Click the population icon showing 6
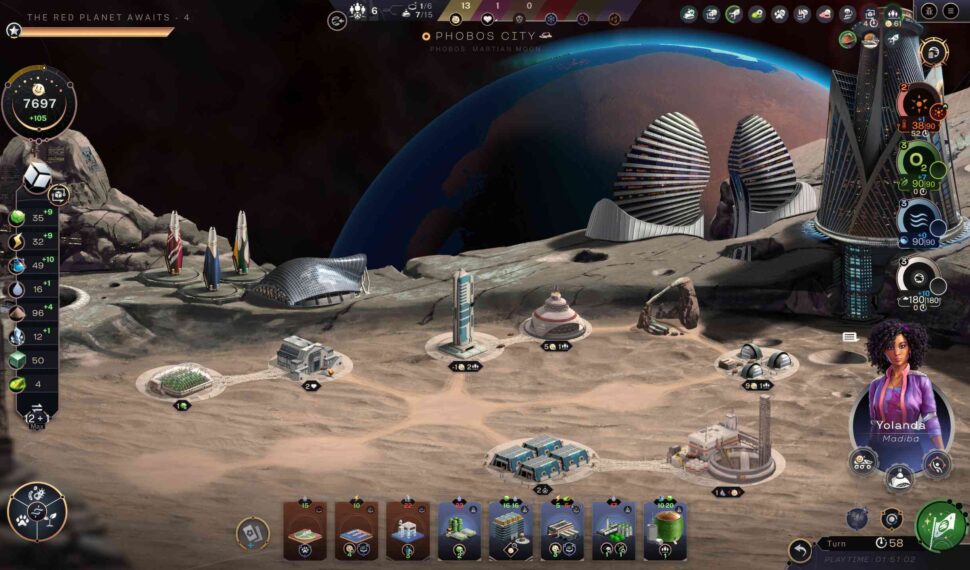The height and width of the screenshot is (570, 970). coord(358,12)
